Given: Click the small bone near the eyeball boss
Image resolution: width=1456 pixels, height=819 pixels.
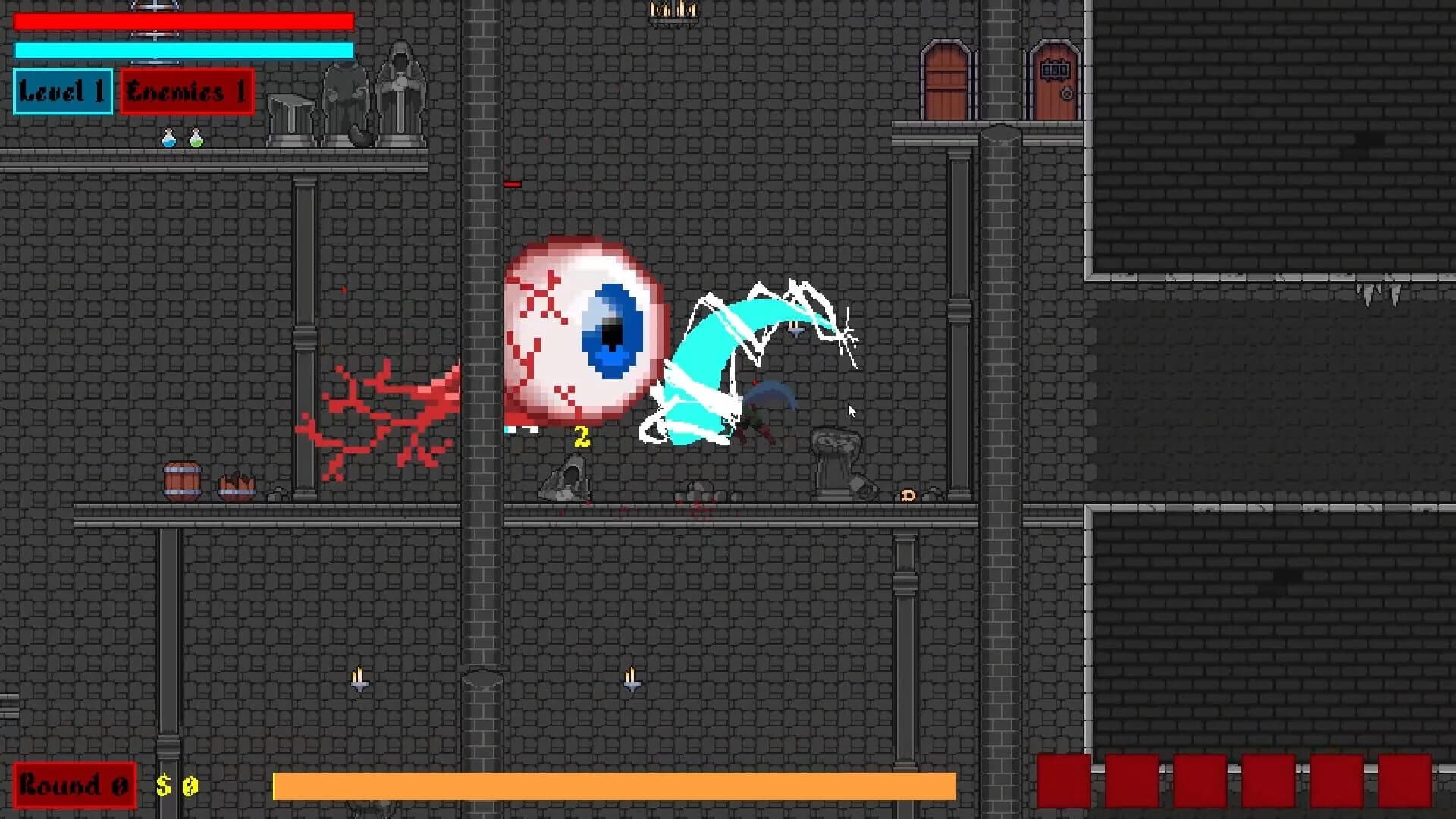Looking at the screenshot, I should (908, 496).
